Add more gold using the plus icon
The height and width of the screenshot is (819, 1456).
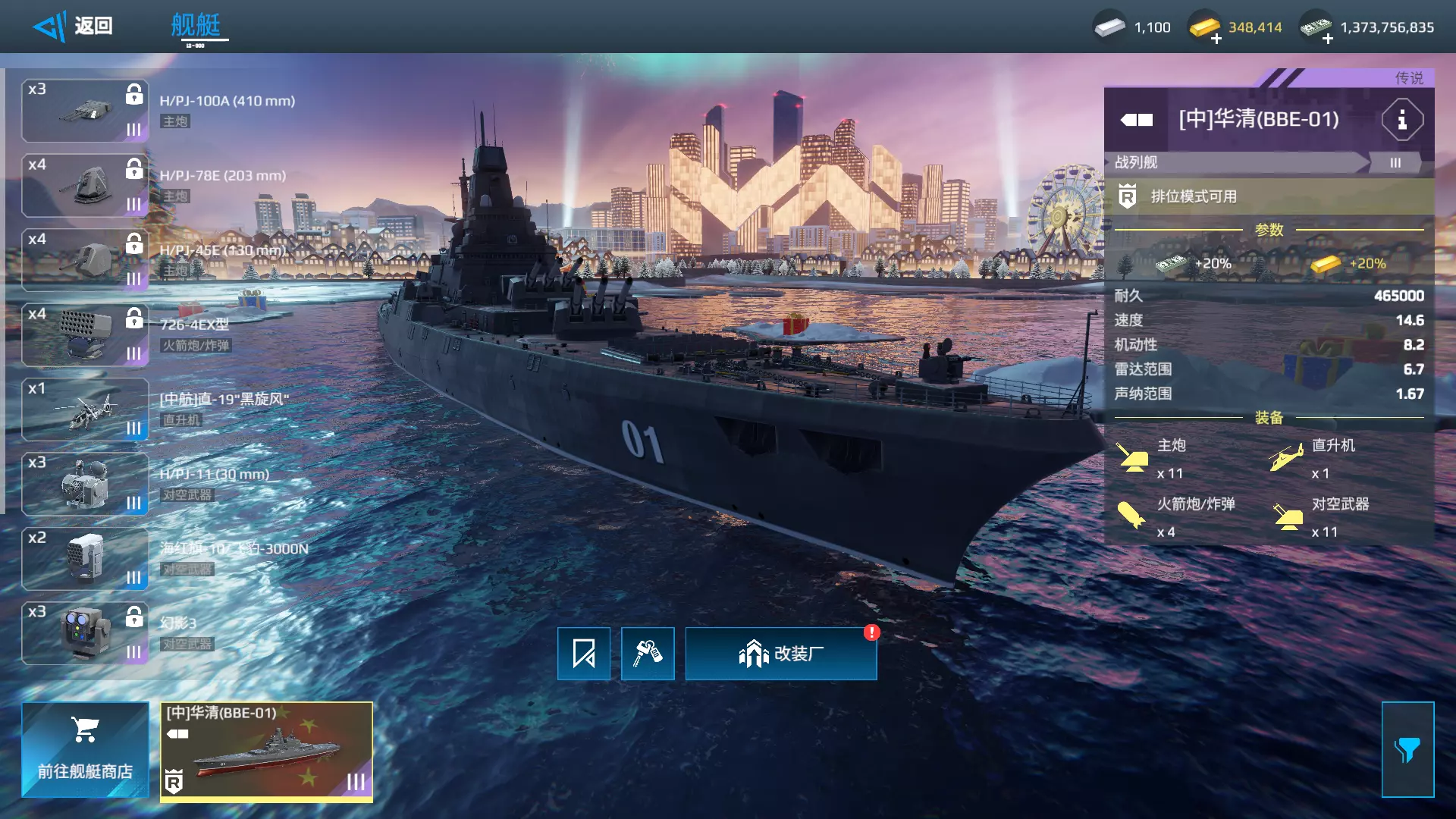point(1216,39)
